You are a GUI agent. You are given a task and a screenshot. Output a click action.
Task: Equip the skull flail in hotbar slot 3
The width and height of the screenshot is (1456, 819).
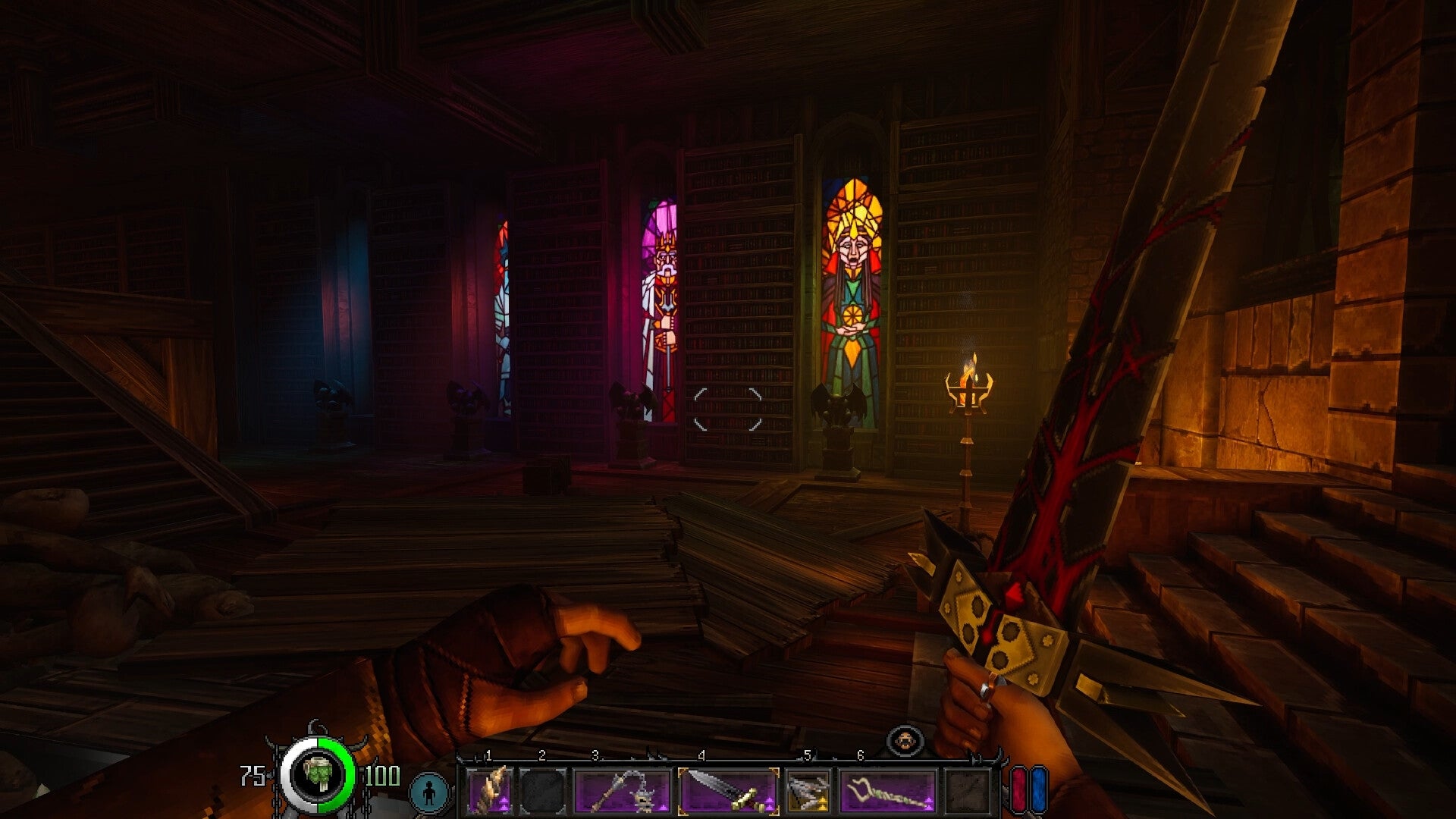coord(623,790)
